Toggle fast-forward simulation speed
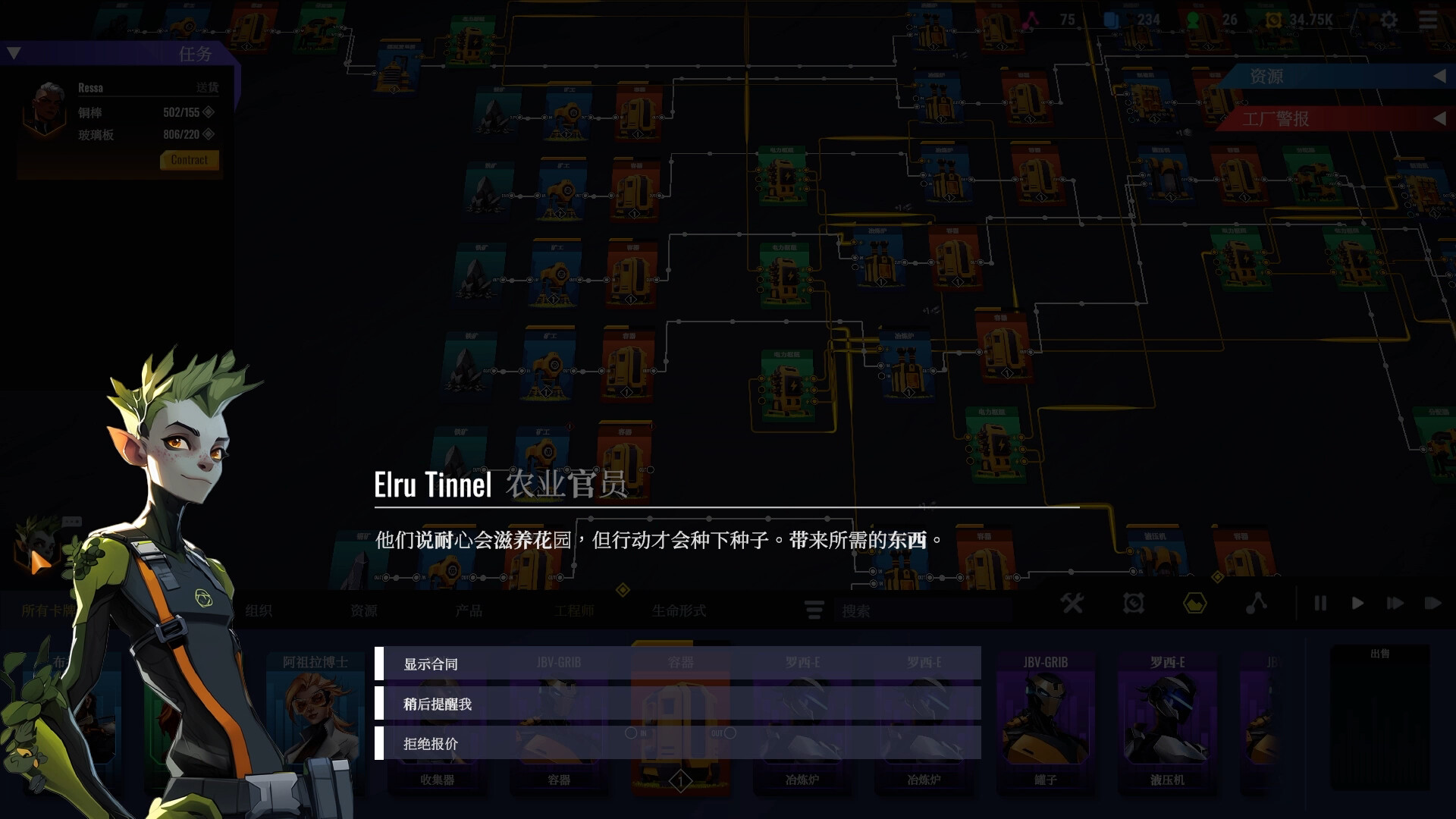1456x819 pixels. tap(1395, 604)
